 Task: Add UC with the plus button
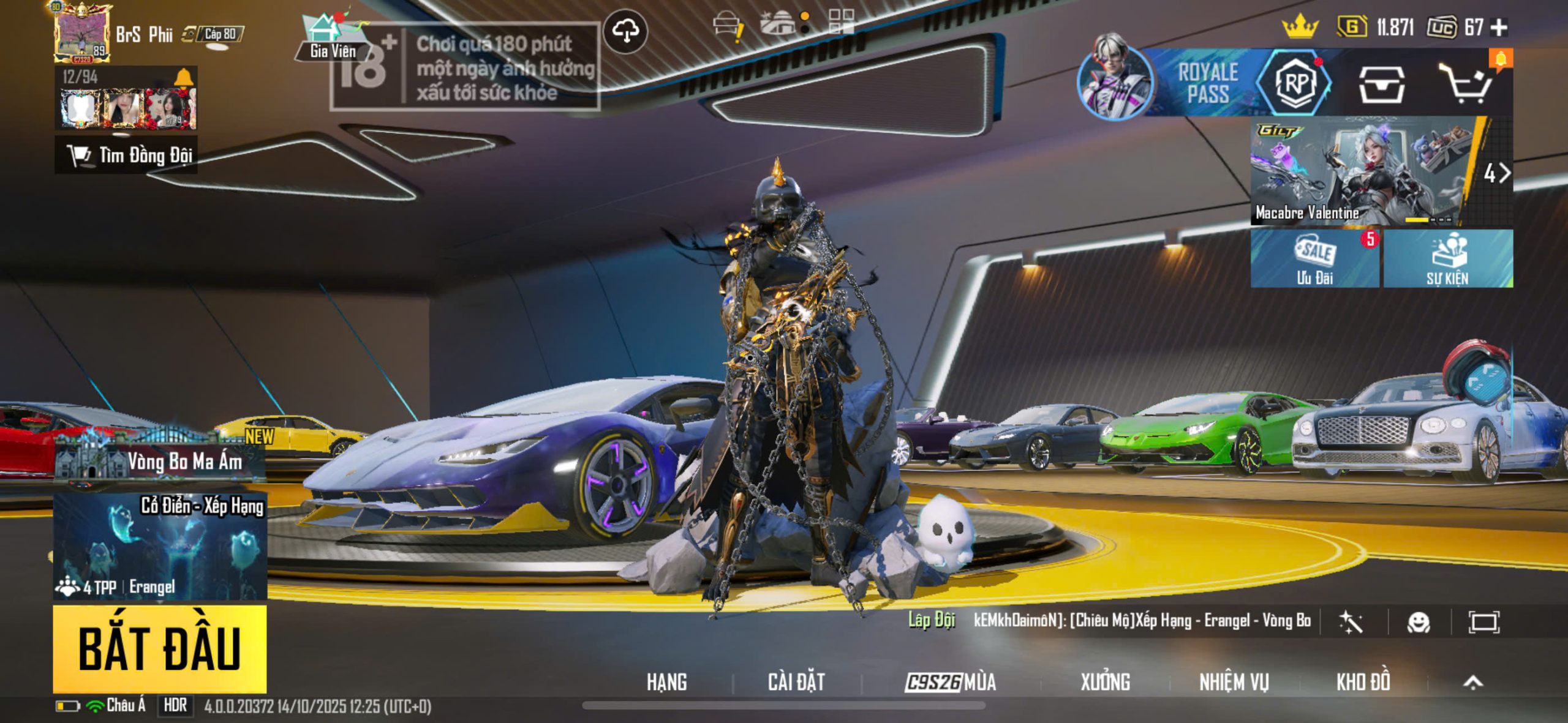[x=1499, y=28]
